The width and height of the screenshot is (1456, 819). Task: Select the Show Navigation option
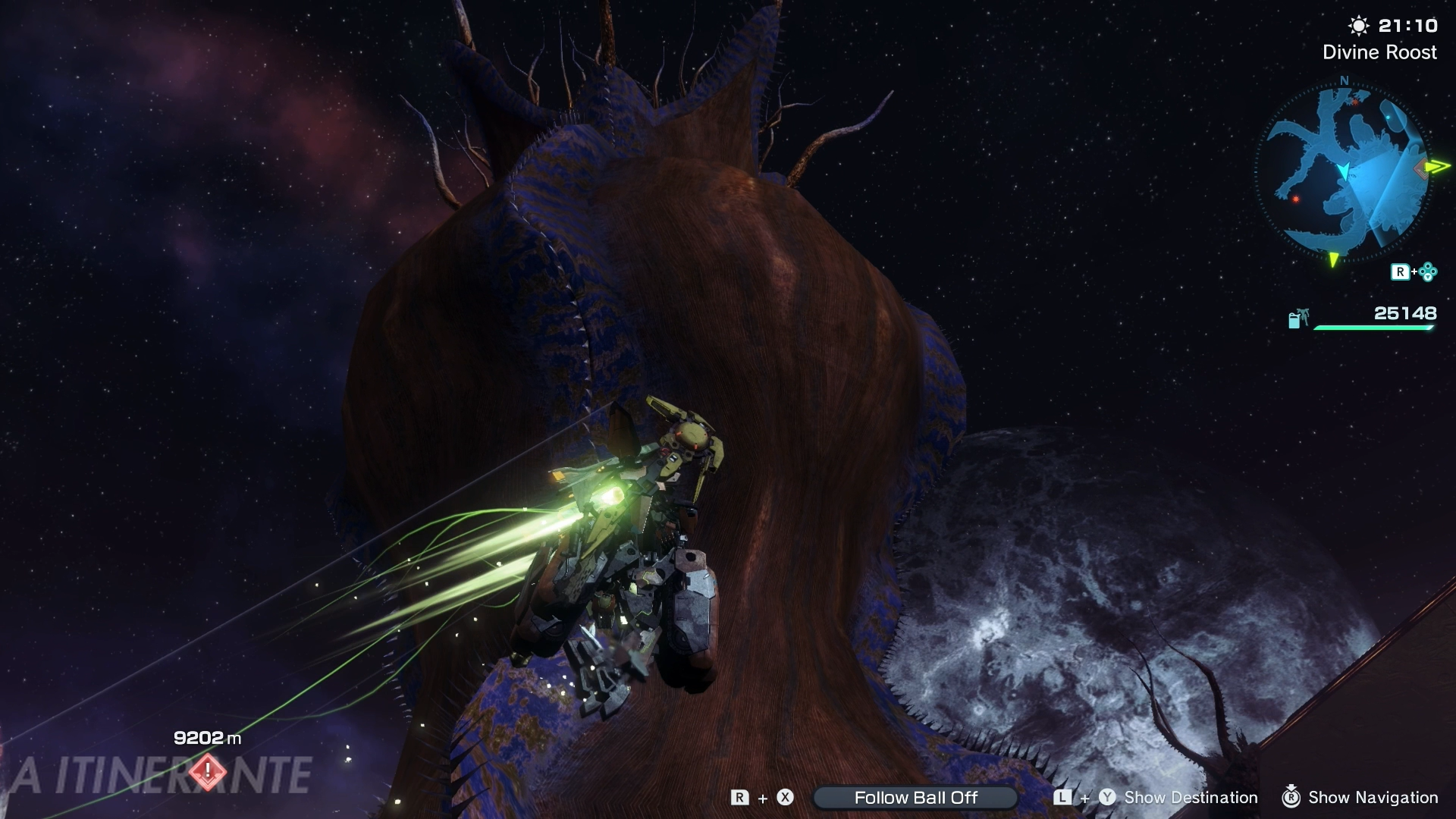1373,797
